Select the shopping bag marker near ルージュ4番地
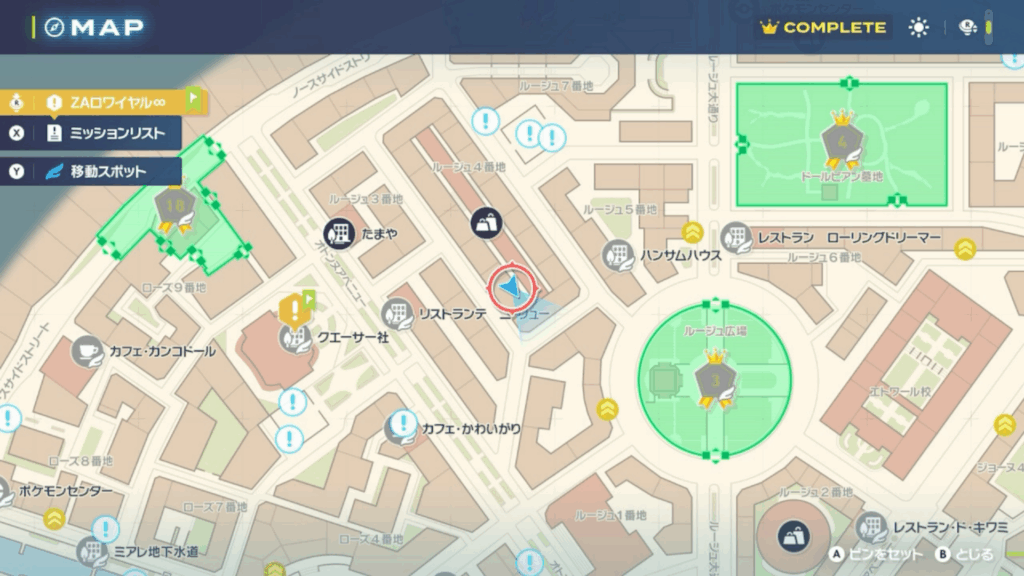Viewport: 1024px width, 576px height. pos(487,224)
